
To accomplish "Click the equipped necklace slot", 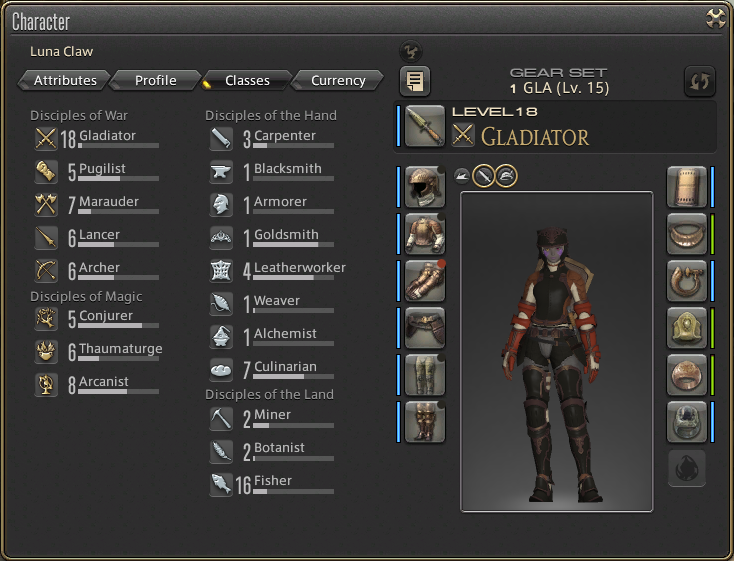I will coord(686,234).
